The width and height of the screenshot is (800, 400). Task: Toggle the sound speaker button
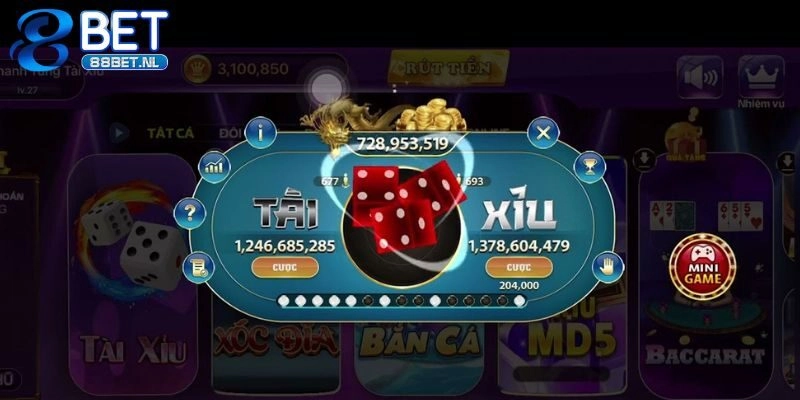700,76
